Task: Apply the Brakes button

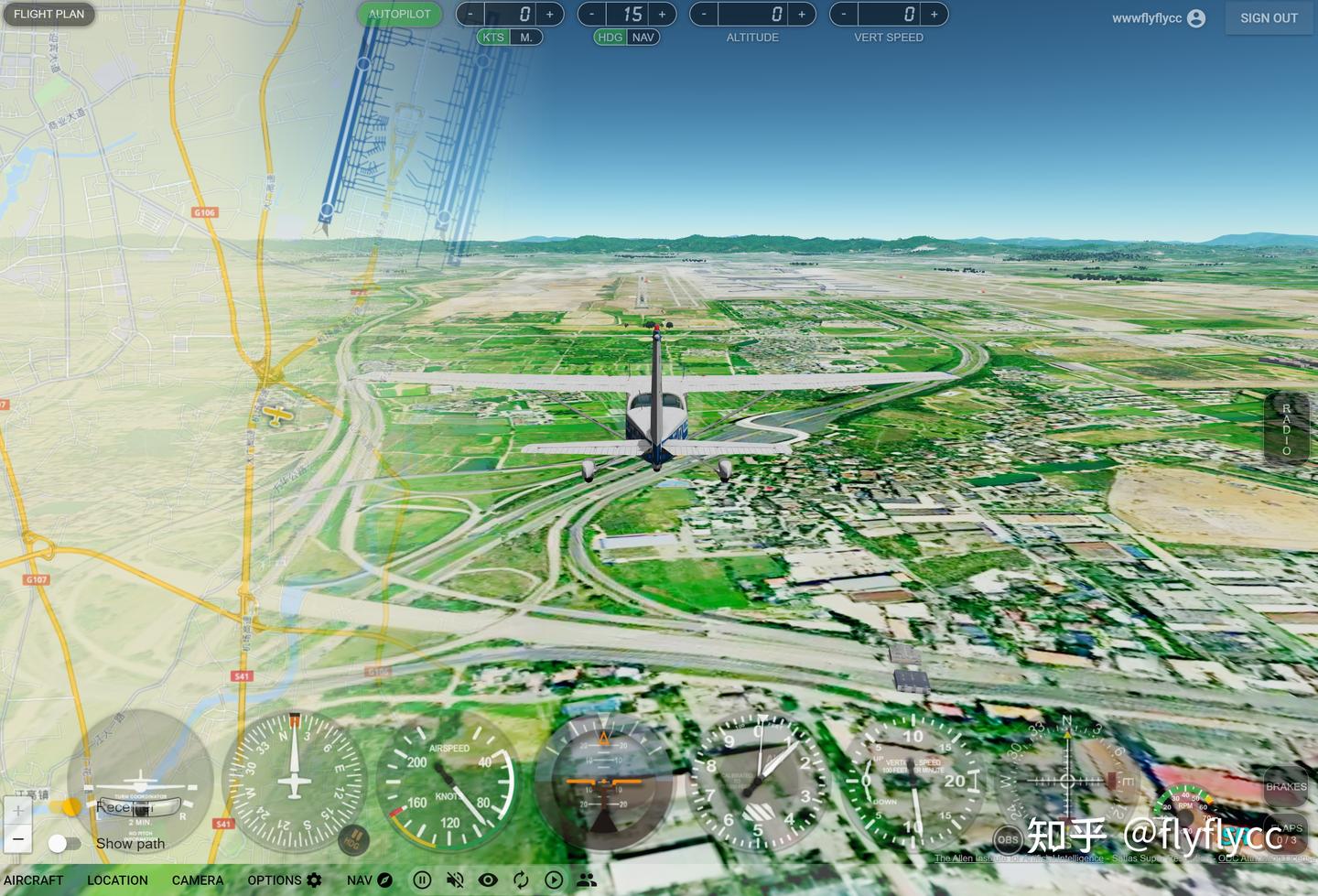Action: point(1286,787)
